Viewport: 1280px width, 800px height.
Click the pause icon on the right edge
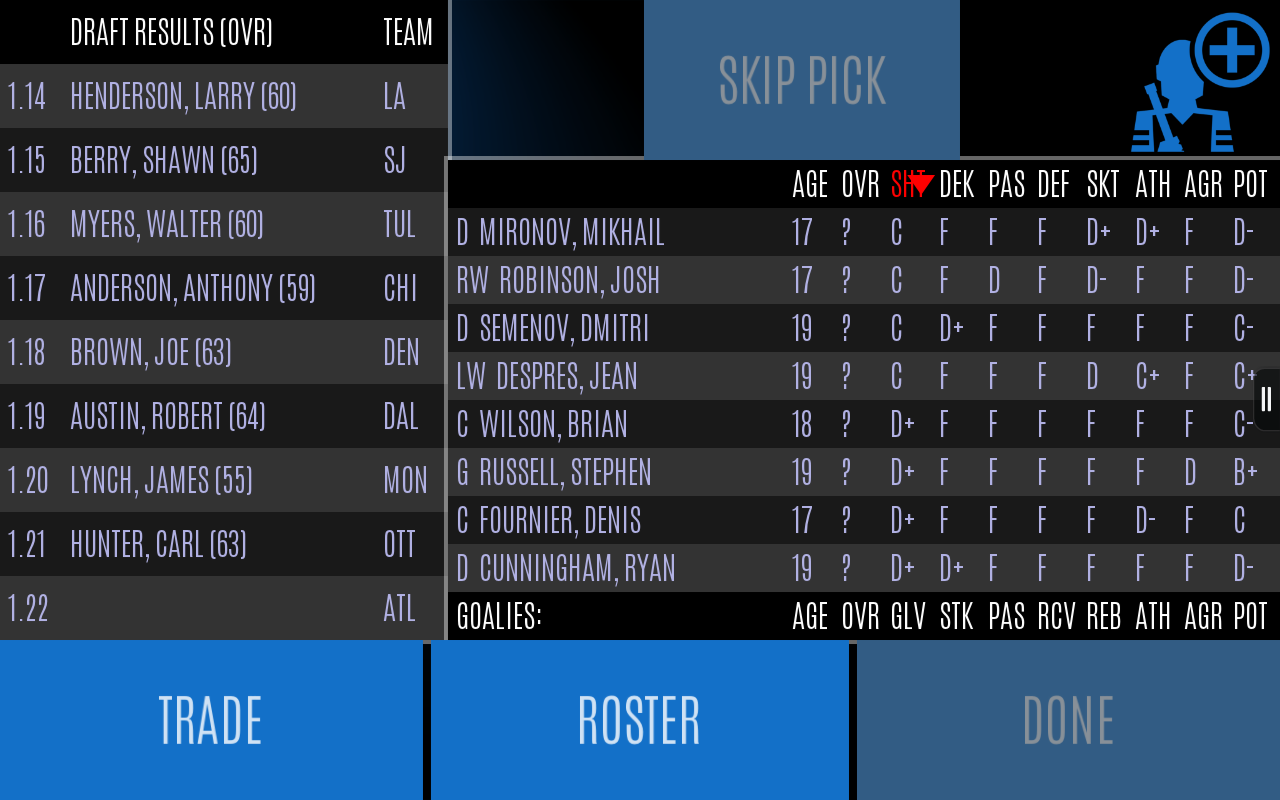pyautogui.click(x=1266, y=398)
